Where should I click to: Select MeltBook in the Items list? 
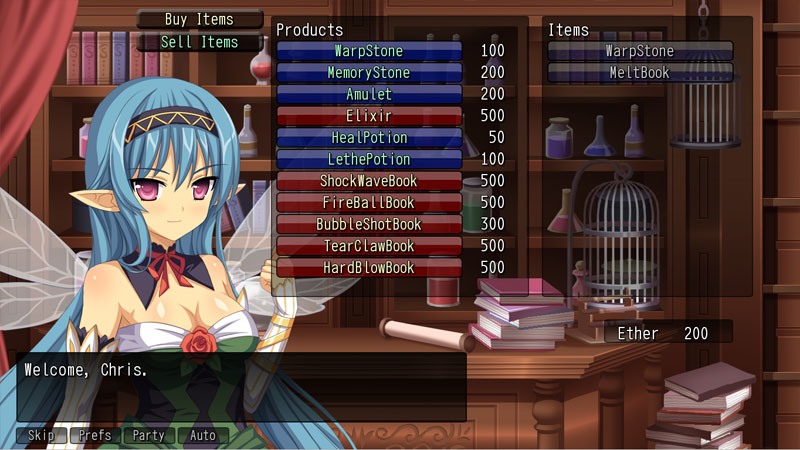(640, 73)
